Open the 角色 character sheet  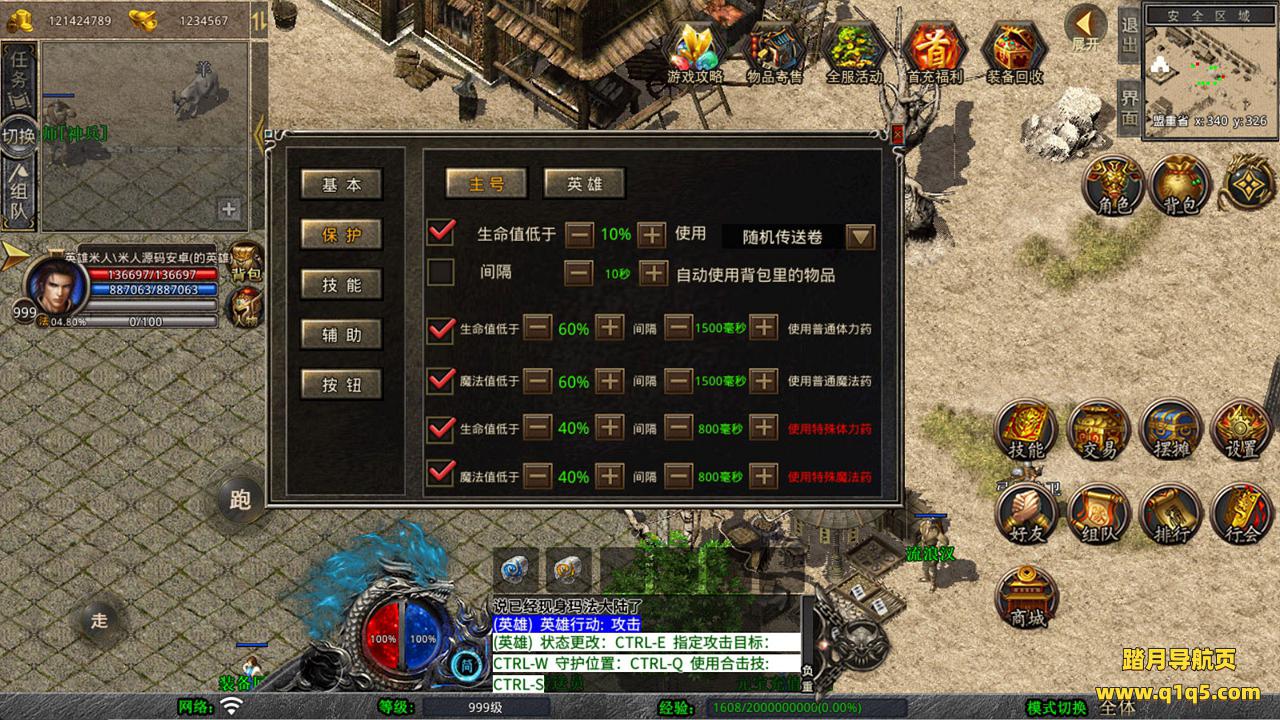[x=1113, y=184]
